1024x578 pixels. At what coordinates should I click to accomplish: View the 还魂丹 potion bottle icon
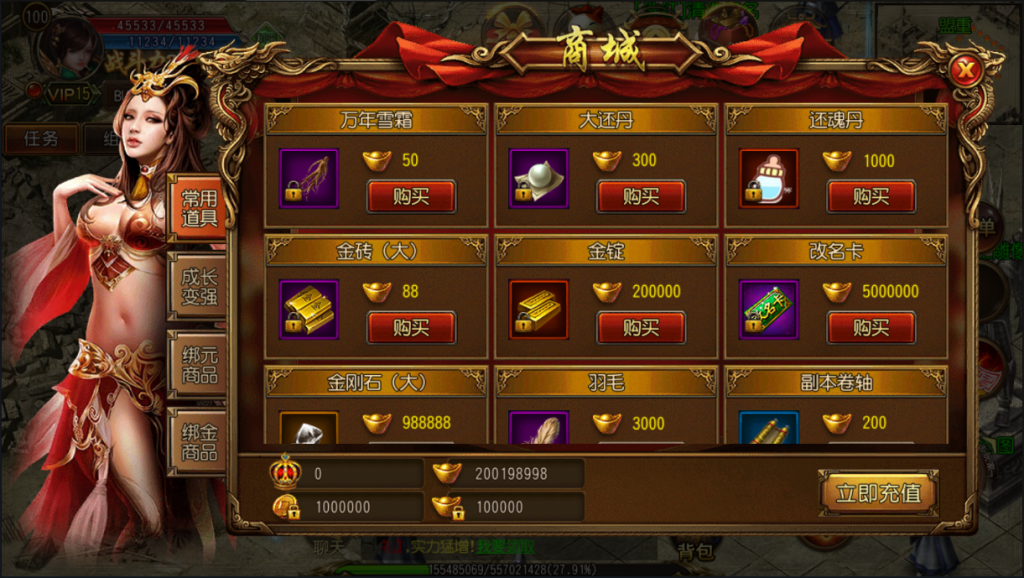[768, 178]
